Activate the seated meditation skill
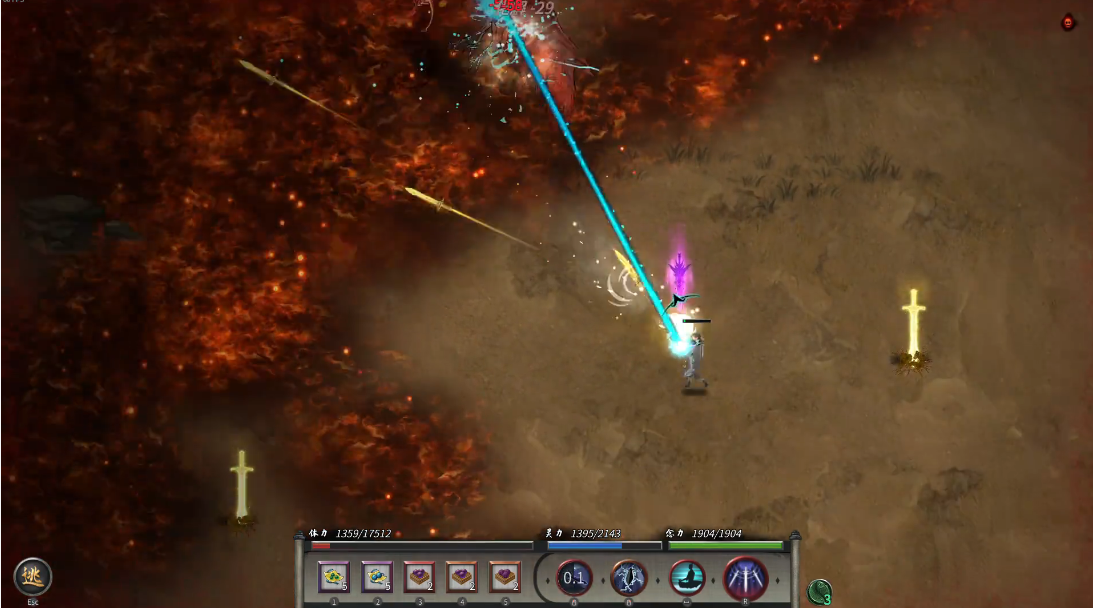 pyautogui.click(x=688, y=578)
